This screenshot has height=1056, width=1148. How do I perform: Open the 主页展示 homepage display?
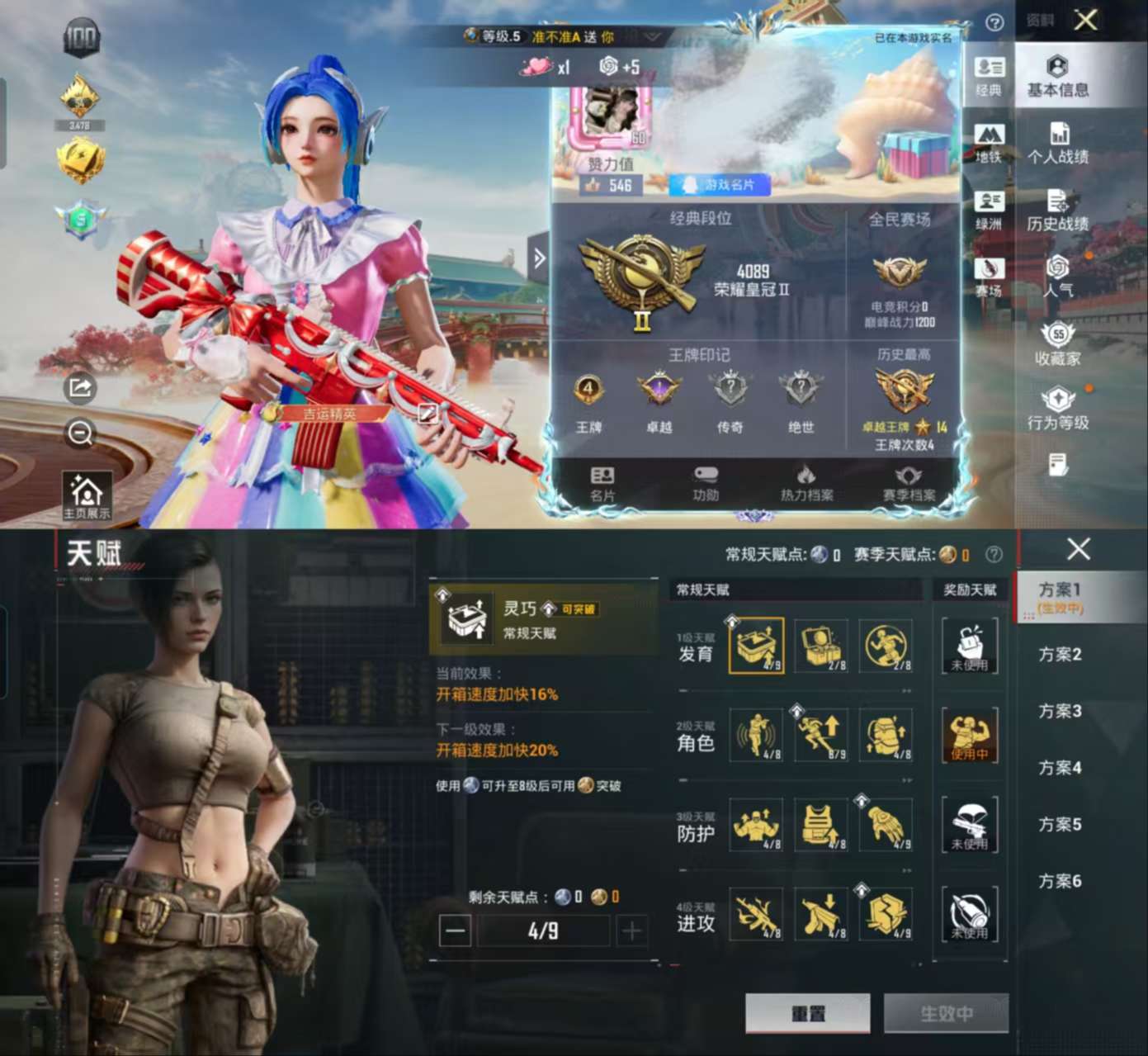[87, 496]
